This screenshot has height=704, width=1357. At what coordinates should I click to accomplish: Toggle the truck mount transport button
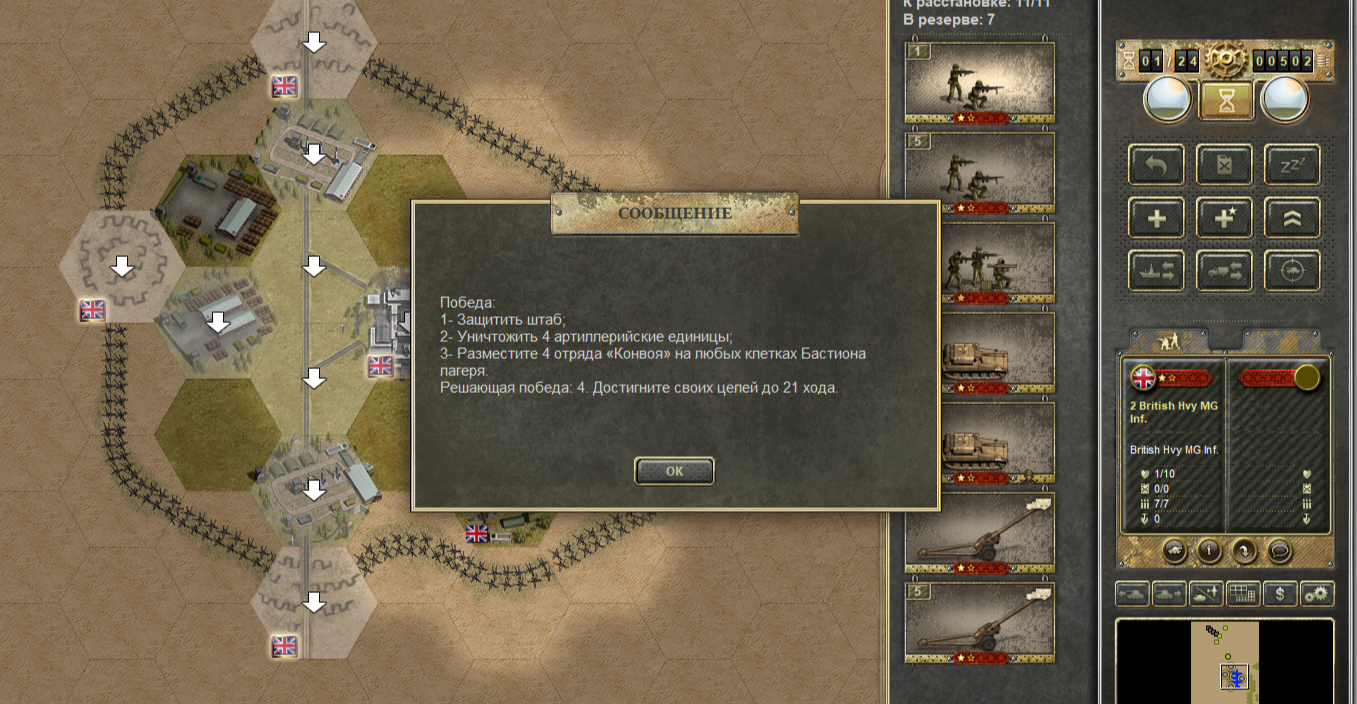(x=1224, y=271)
